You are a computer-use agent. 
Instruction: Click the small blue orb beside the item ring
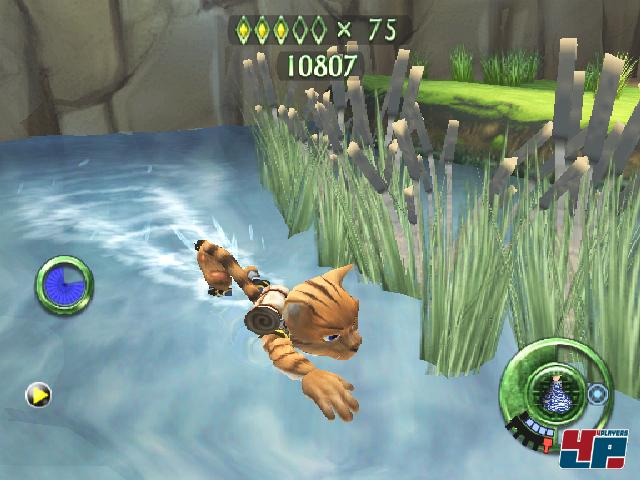tap(599, 393)
